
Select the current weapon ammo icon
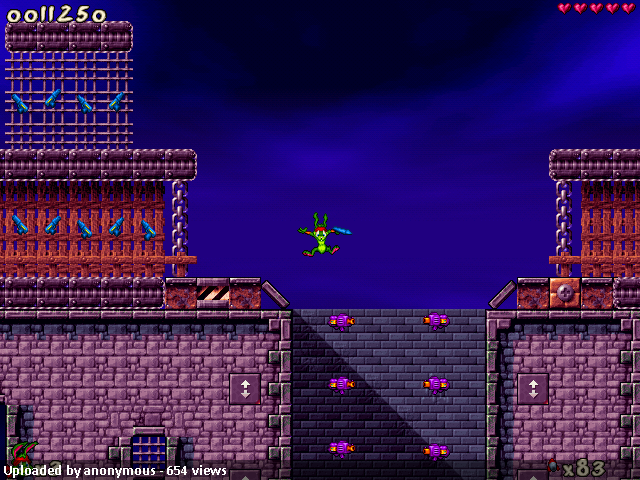(553, 466)
